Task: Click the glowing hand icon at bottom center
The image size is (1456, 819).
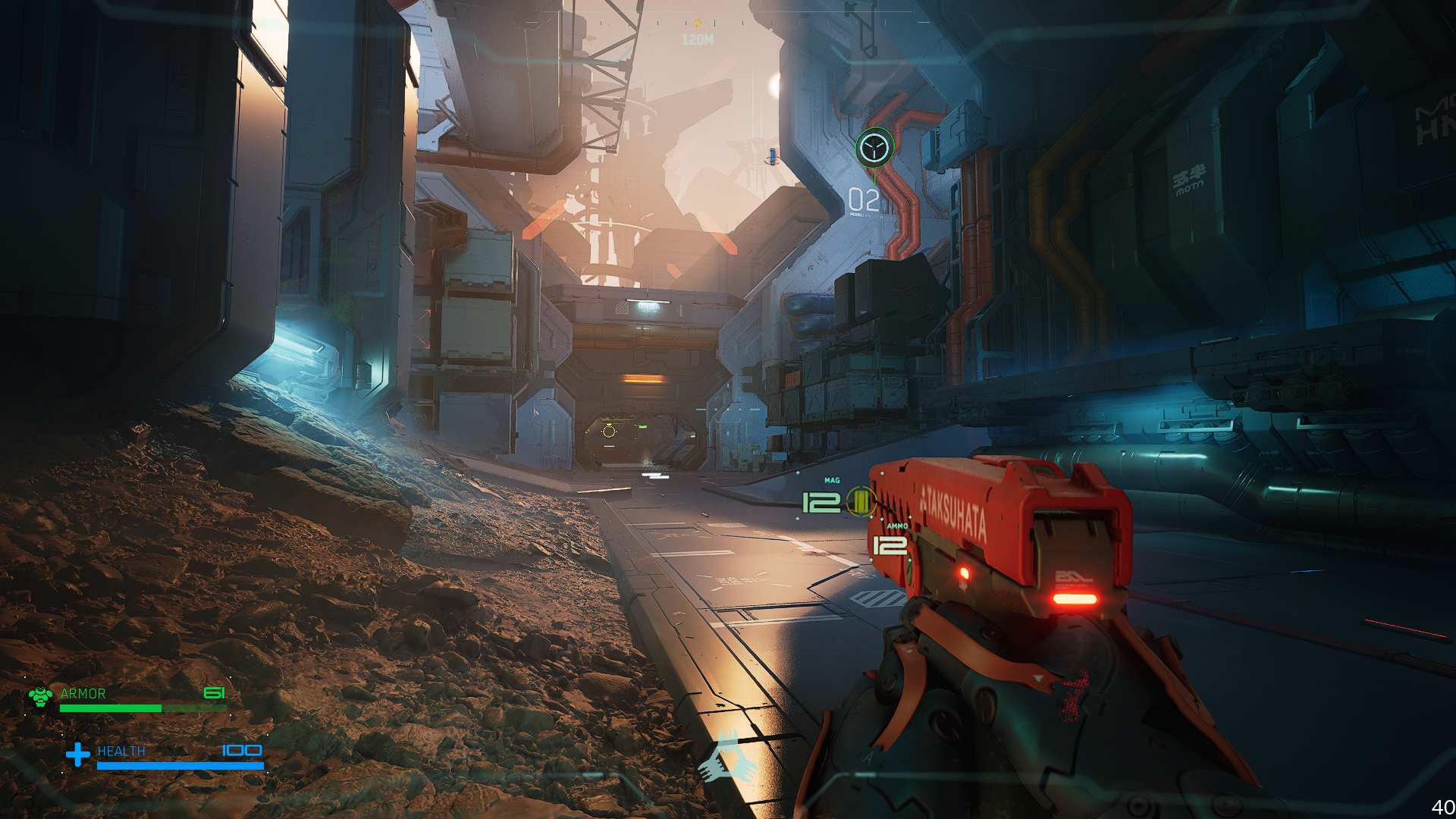Action: [726, 757]
